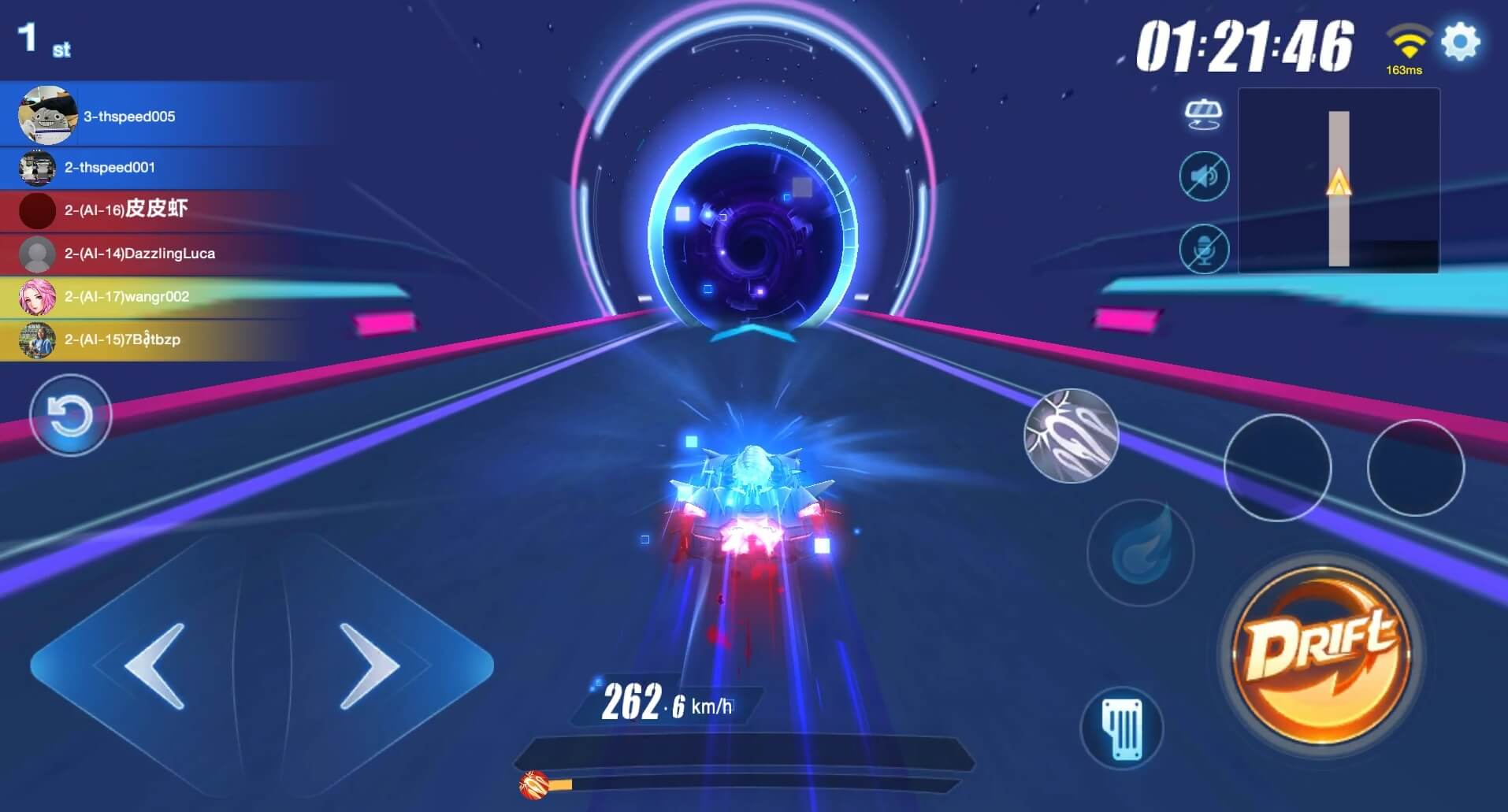Choose the DazzlingLuca racer row
This screenshot has width=1508, height=812.
click(x=139, y=254)
